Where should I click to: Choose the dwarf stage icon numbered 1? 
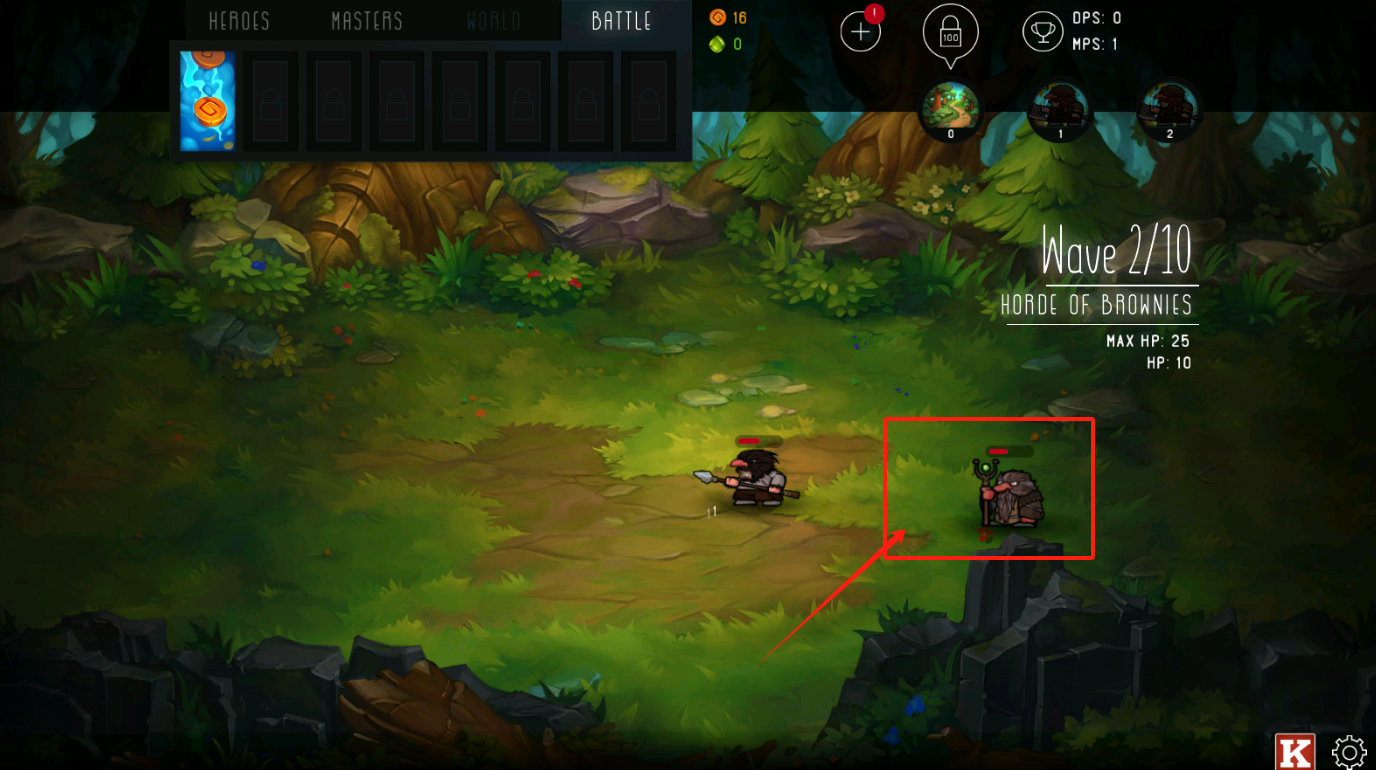click(1060, 110)
